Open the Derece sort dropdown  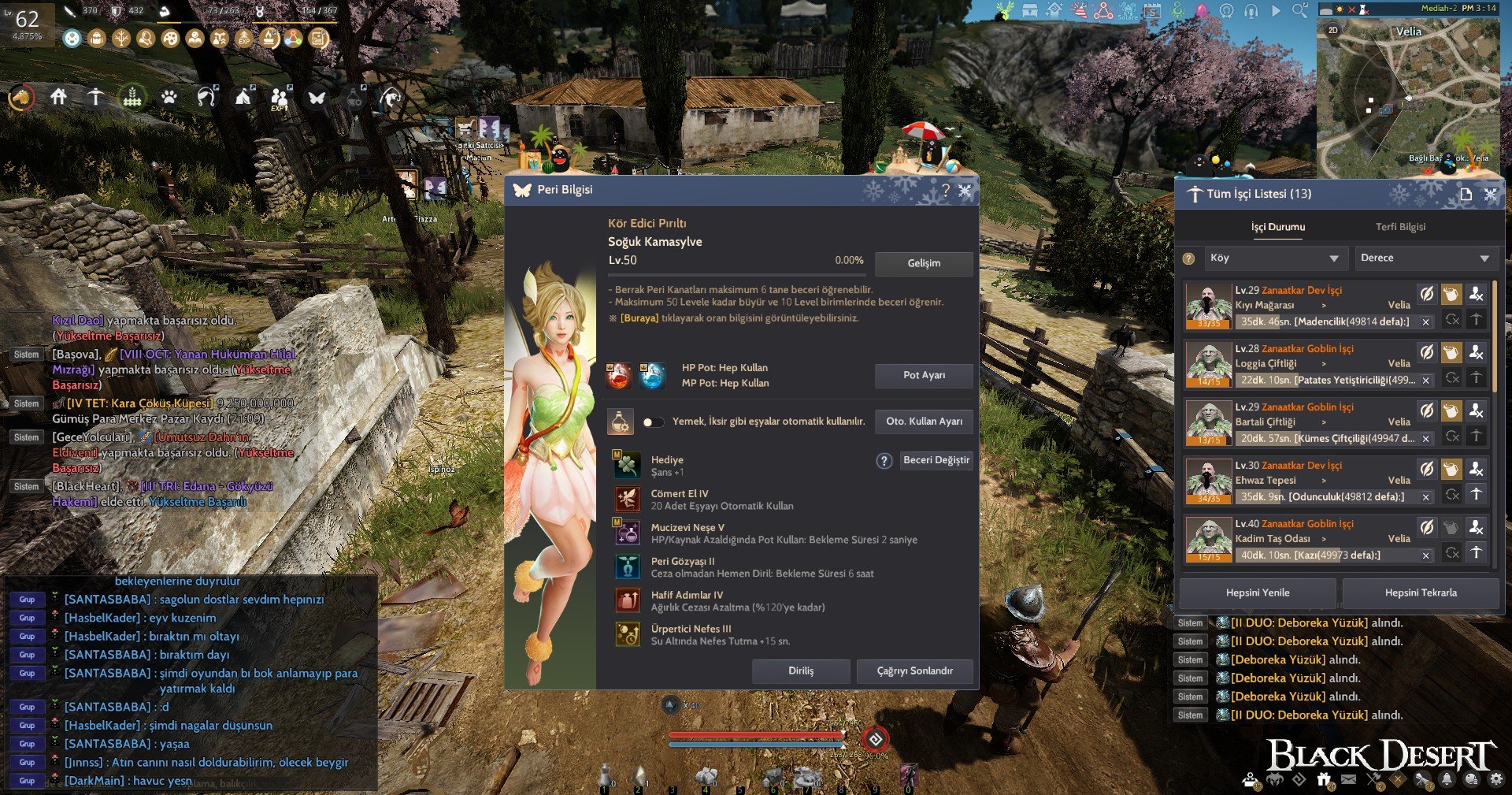1425,258
